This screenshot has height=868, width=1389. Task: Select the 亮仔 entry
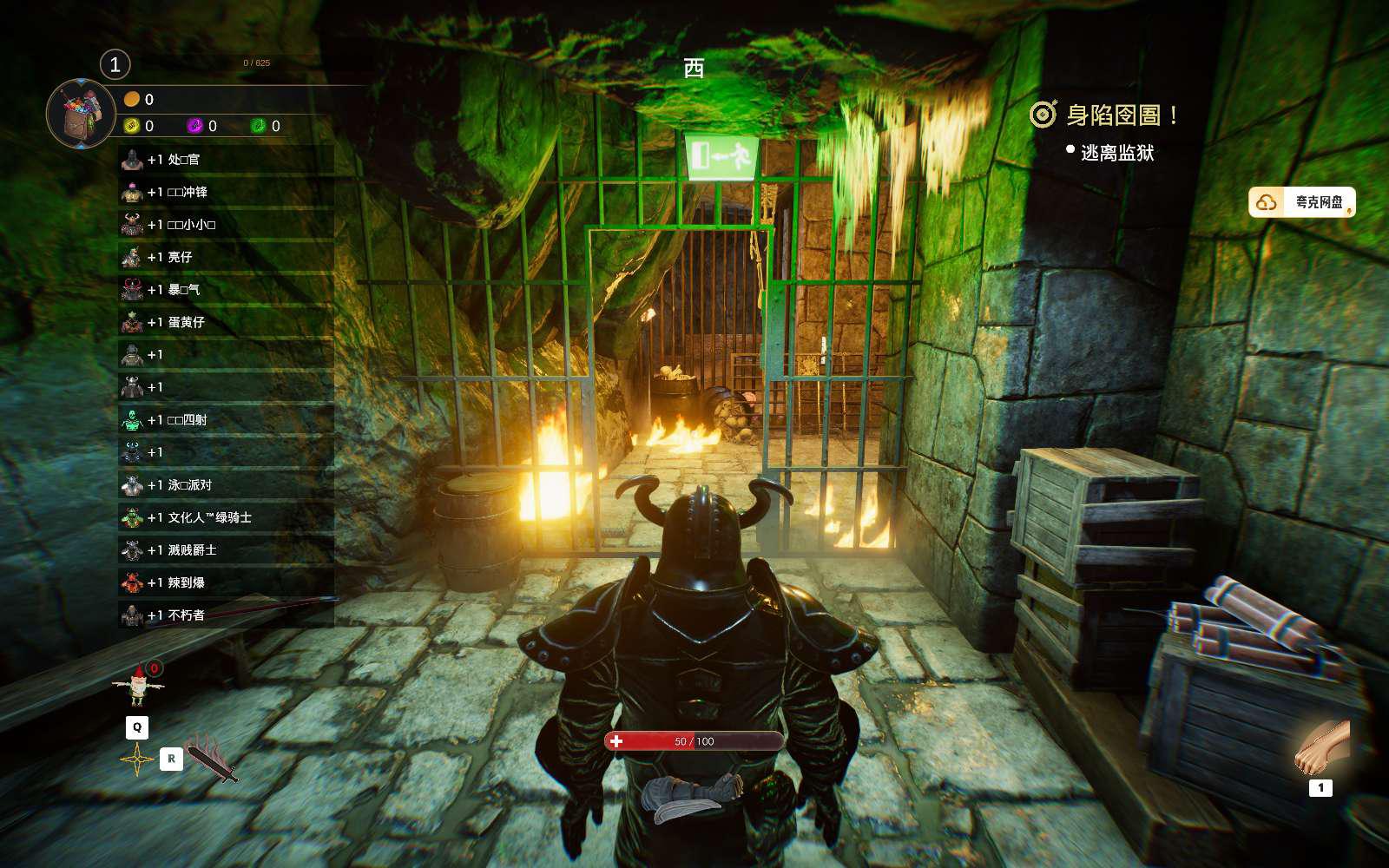[226, 257]
